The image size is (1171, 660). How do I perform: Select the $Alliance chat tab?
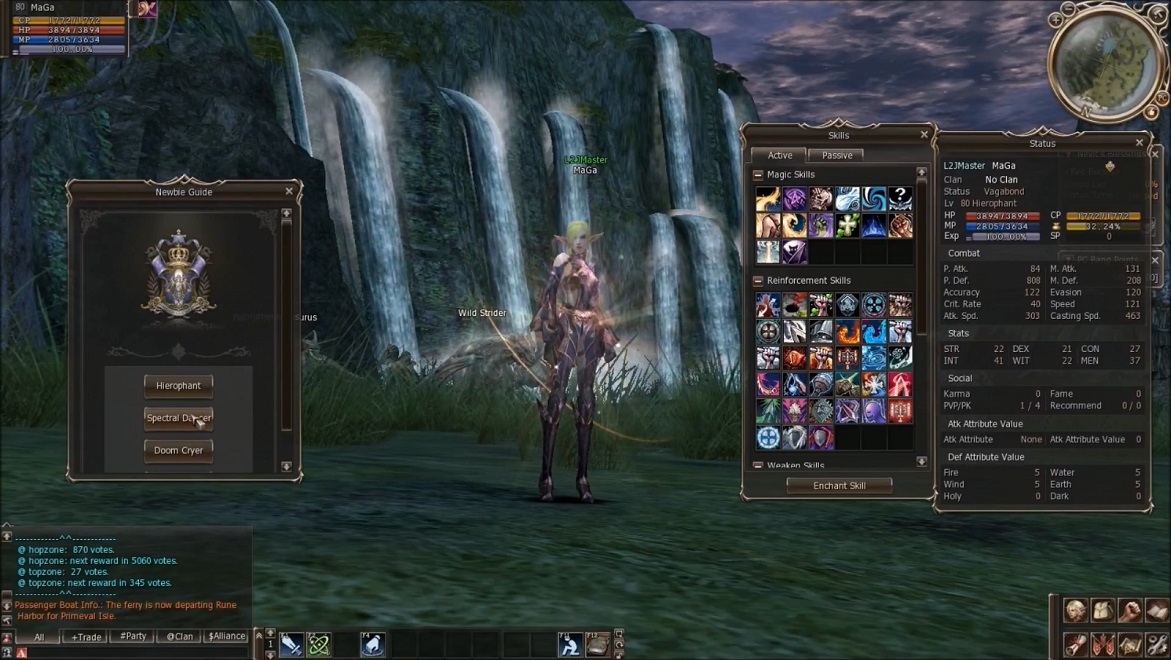click(227, 636)
